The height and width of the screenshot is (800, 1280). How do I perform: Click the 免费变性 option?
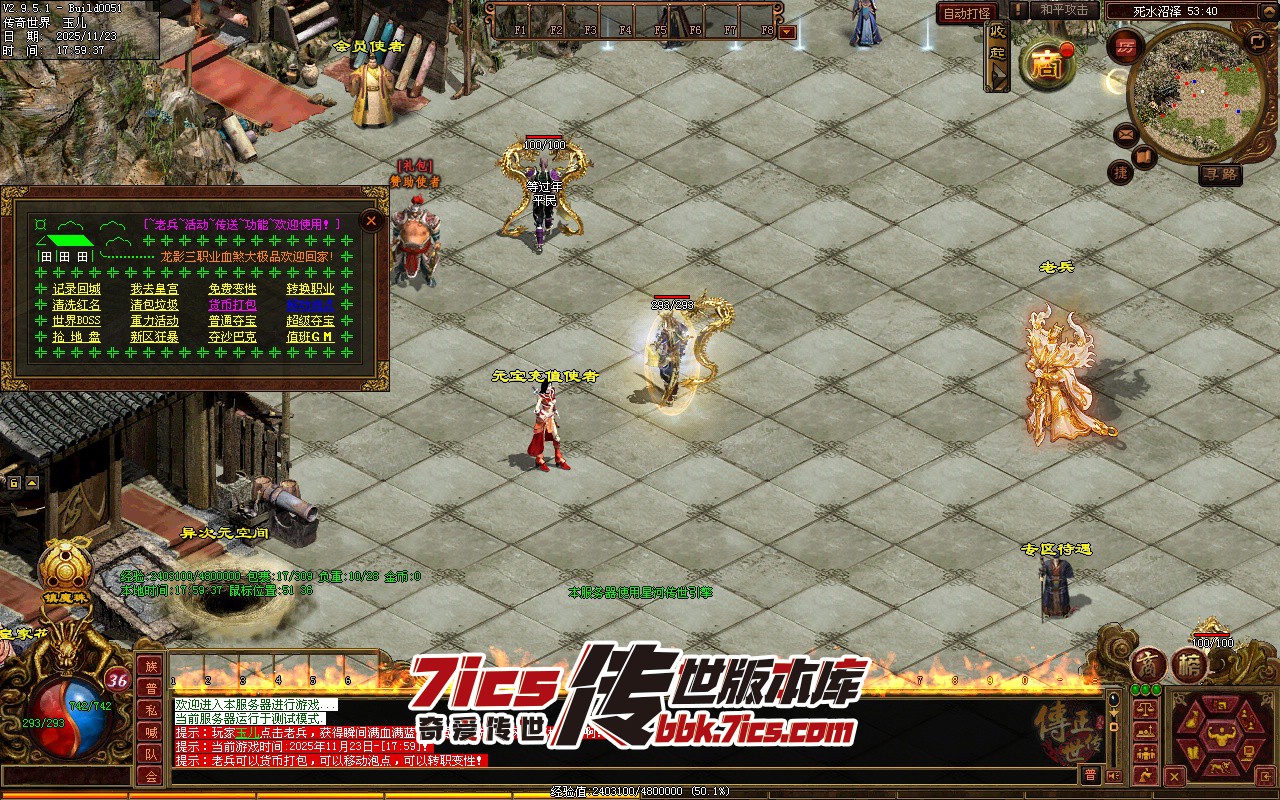(232, 289)
